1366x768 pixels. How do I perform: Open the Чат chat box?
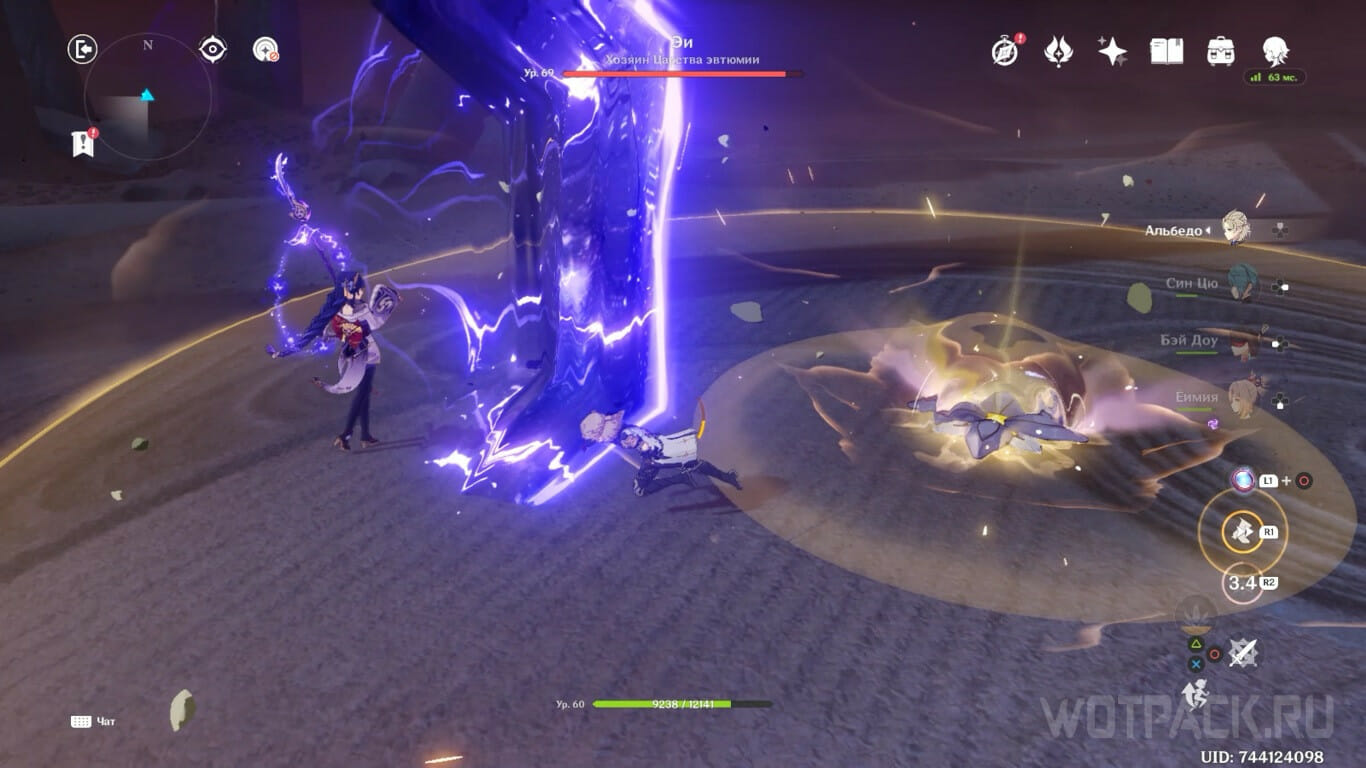click(93, 721)
